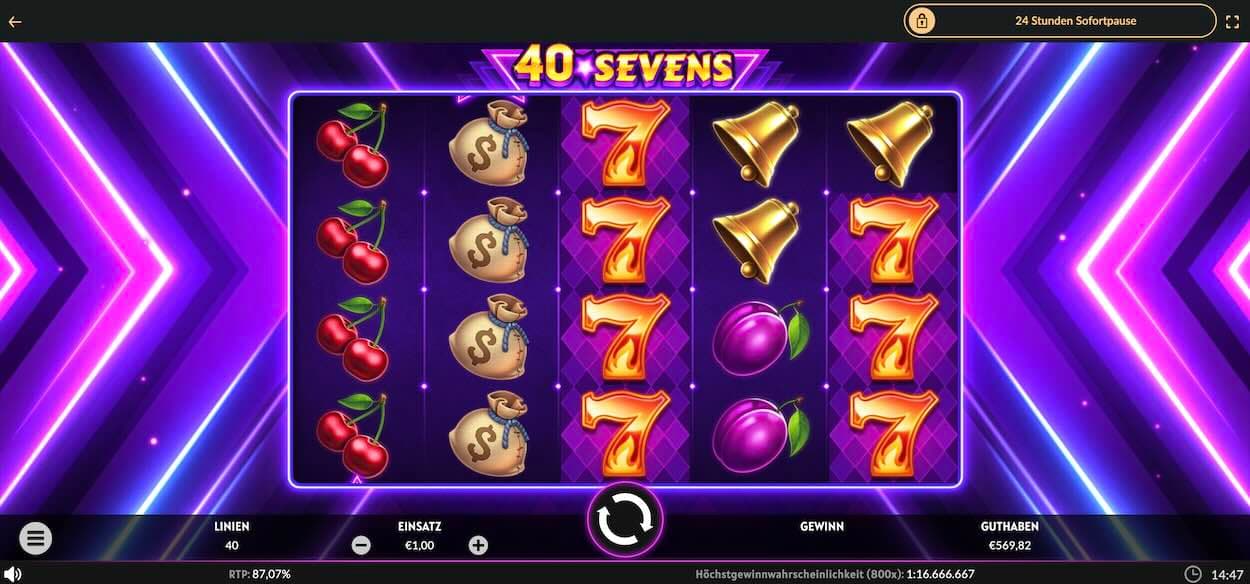Toggle the sound speaker icon
This screenshot has height=584, width=1250.
point(14,574)
